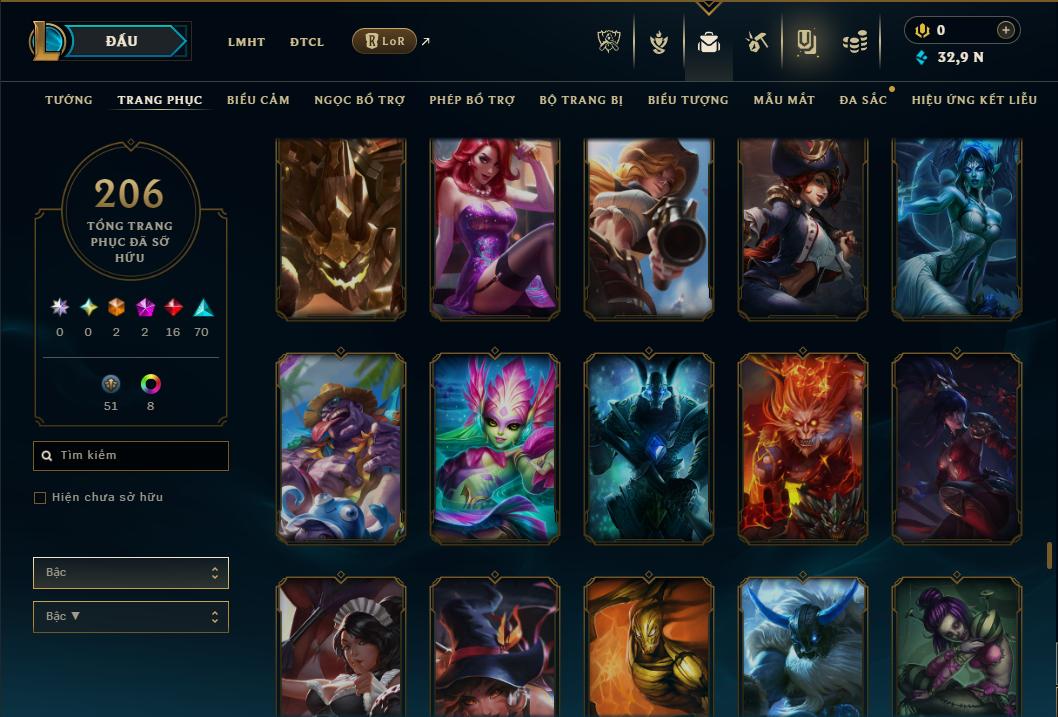Screen dimensions: 1058x717
Task: Click the plus button to buy RP
Action: pos(1005,30)
